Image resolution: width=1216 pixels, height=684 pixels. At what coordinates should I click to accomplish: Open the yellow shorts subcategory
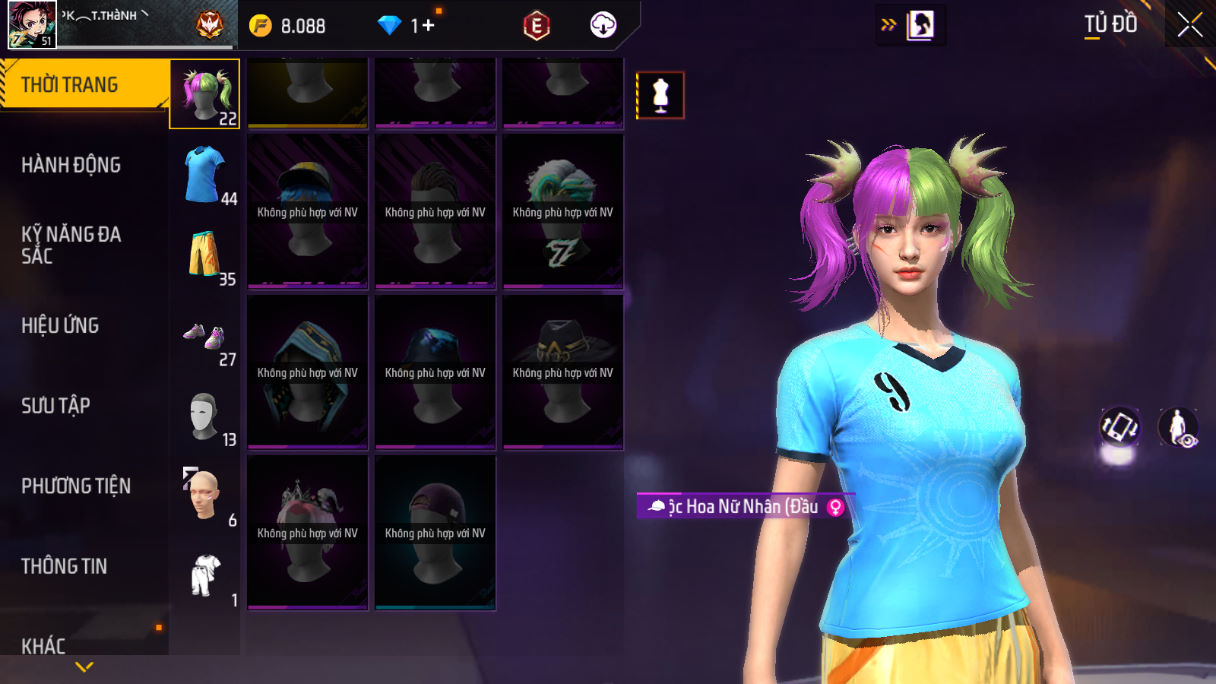(204, 254)
